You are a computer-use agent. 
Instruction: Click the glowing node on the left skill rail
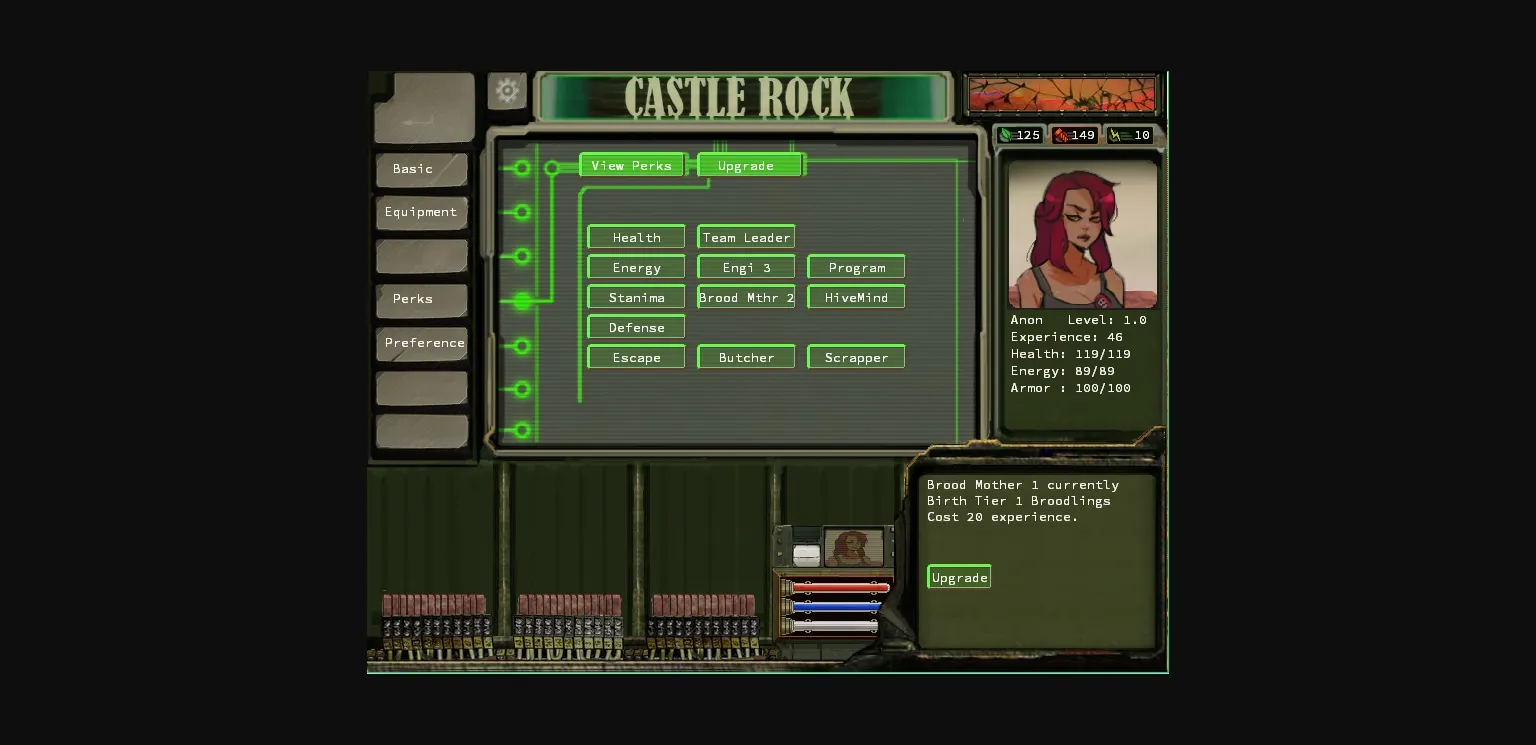[521, 300]
